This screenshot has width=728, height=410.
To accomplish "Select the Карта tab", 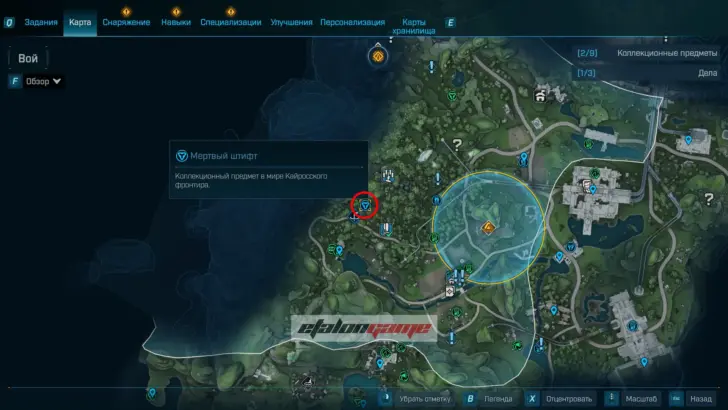I will pyautogui.click(x=80, y=22).
